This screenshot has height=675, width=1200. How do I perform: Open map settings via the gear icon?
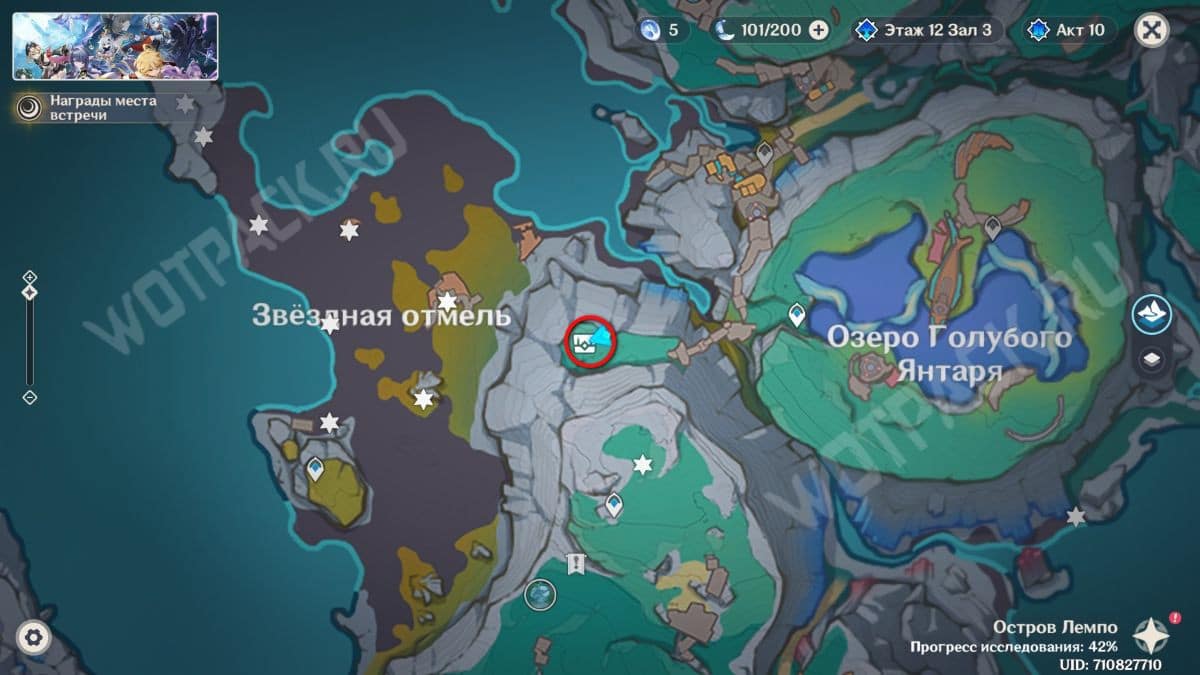click(x=34, y=637)
